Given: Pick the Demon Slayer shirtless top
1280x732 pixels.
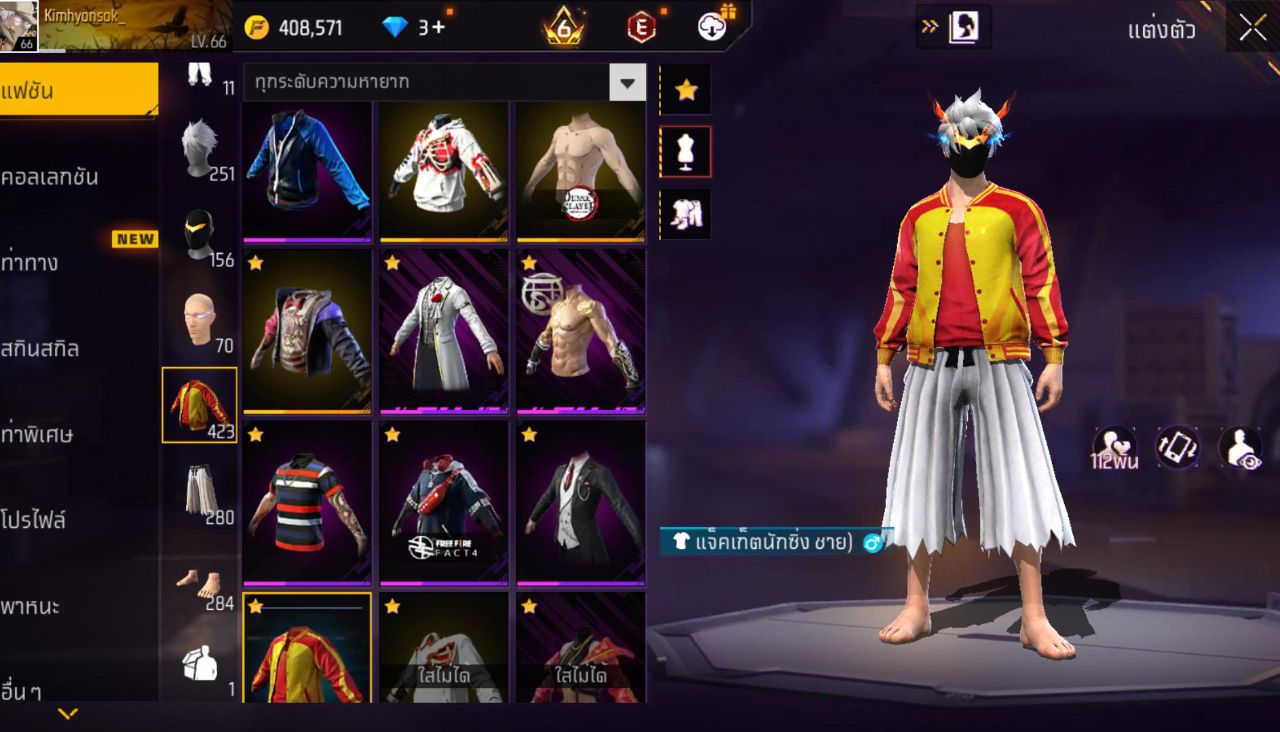Looking at the screenshot, I should 580,171.
